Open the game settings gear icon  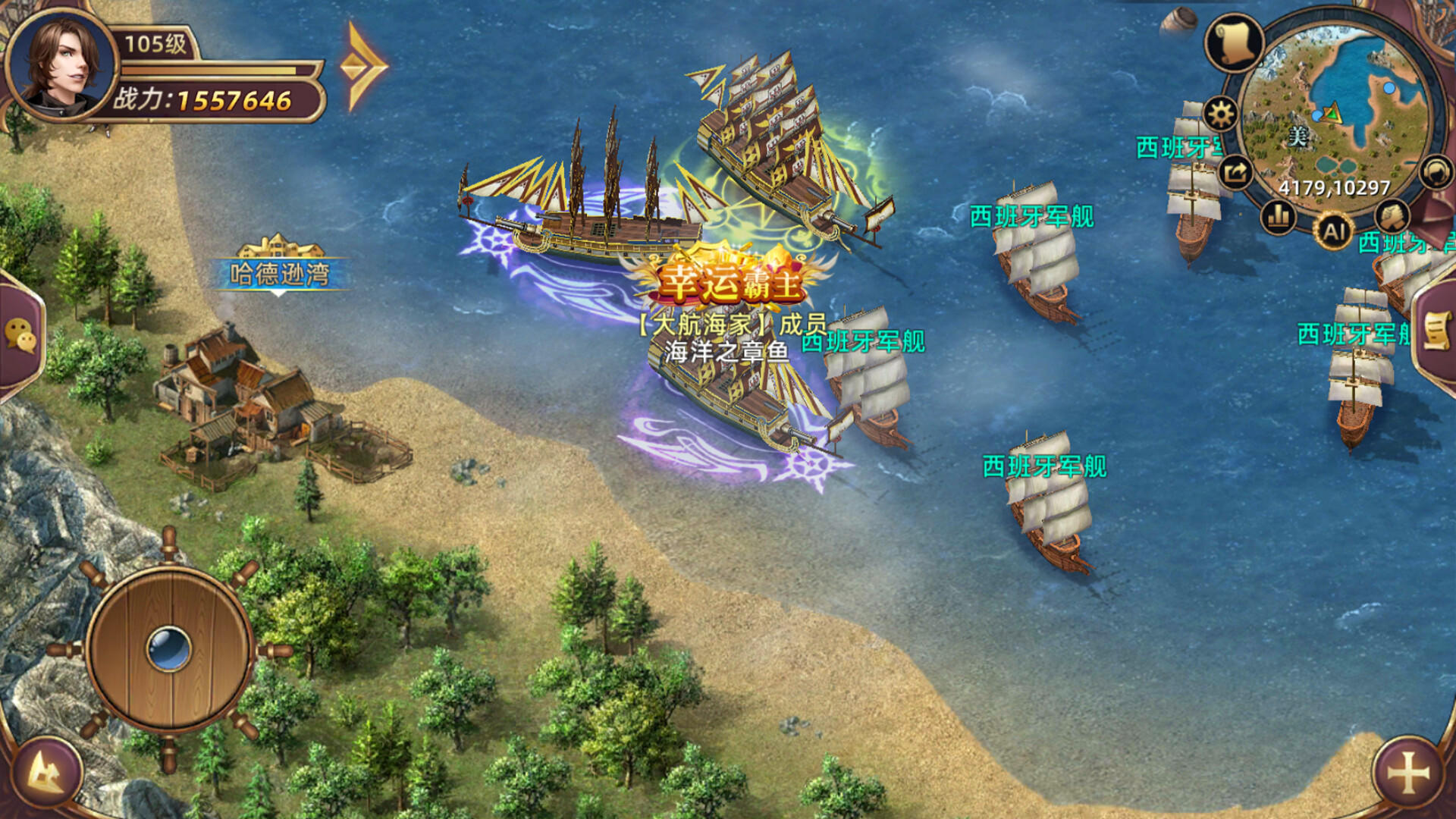pos(1220,112)
